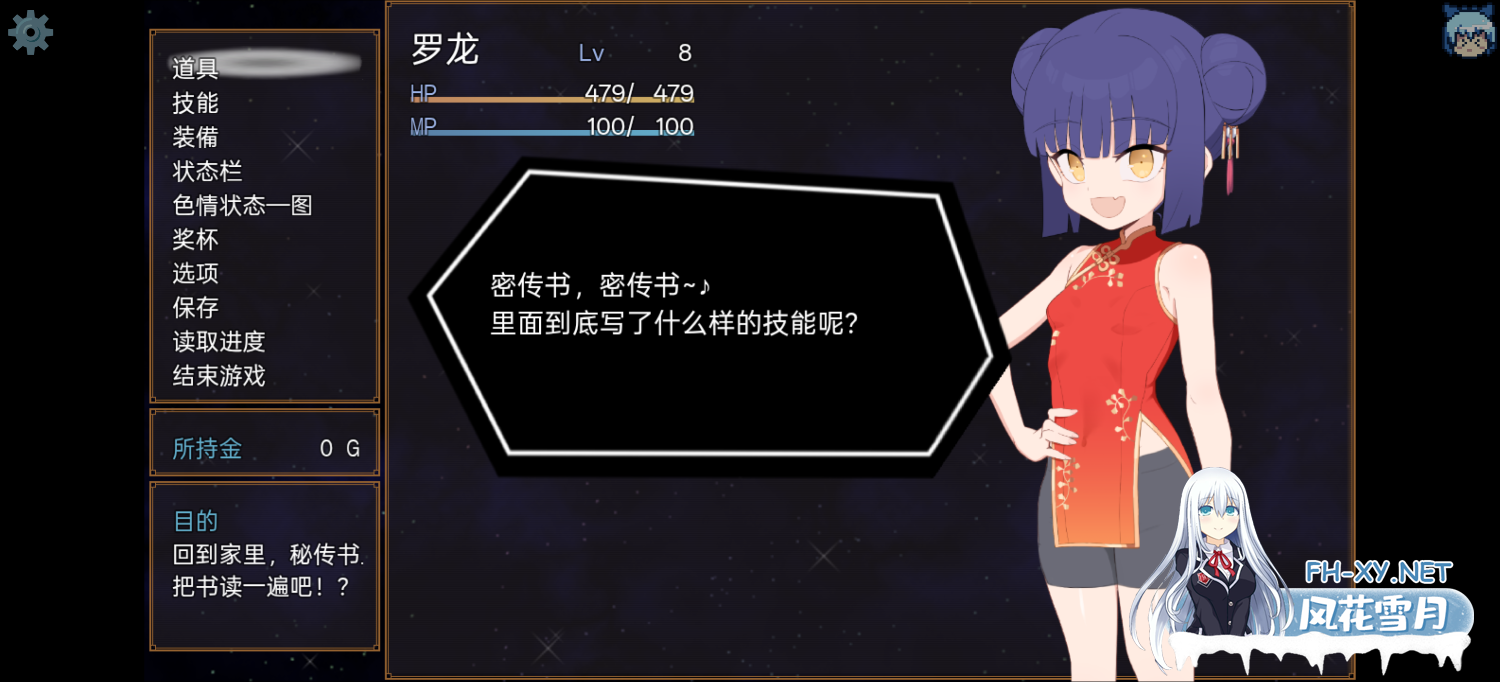Image resolution: width=1500 pixels, height=682 pixels.
Task: Show the 状态栏 status screen
Action: (208, 171)
